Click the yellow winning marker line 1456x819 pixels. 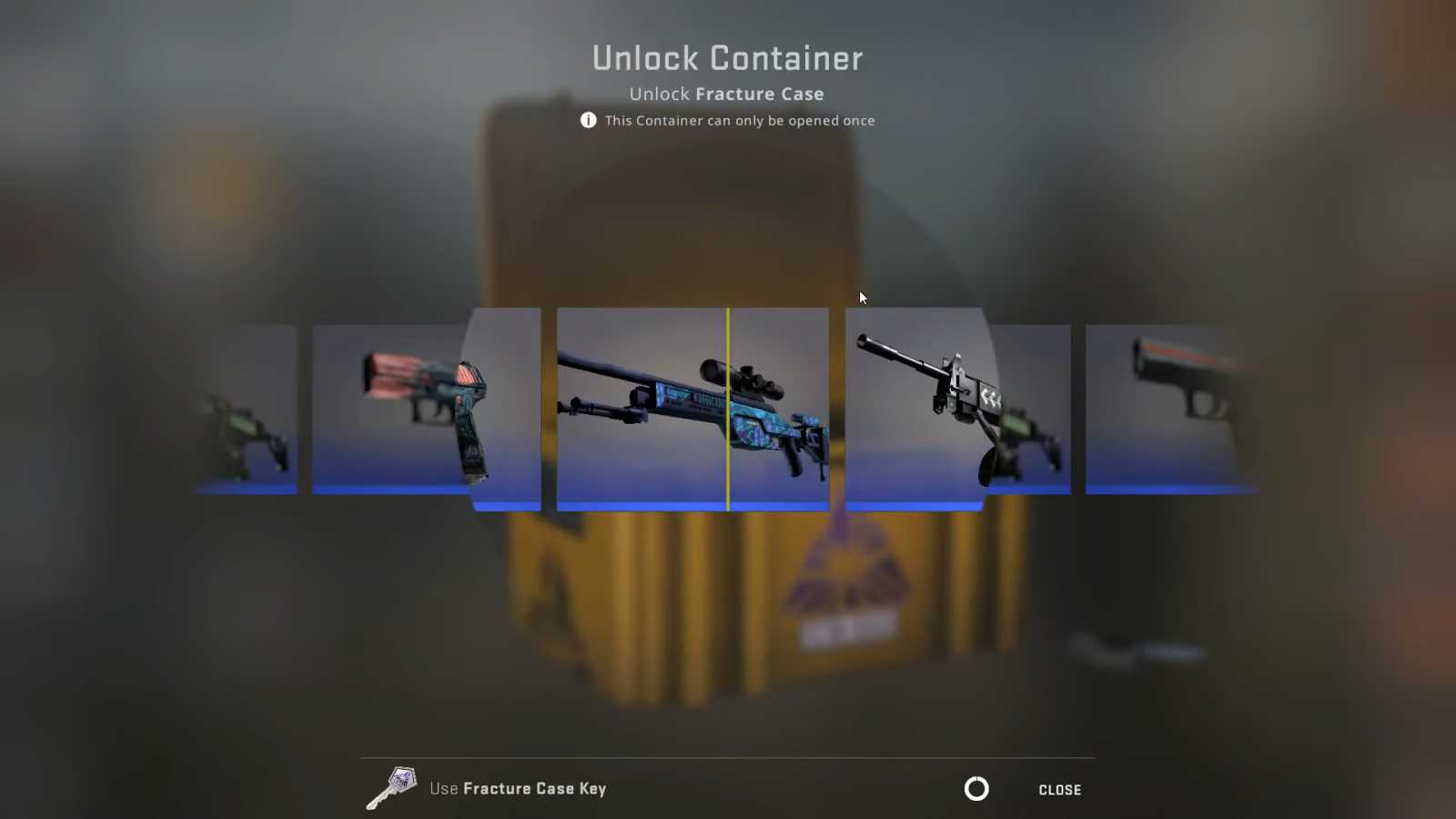728,409
